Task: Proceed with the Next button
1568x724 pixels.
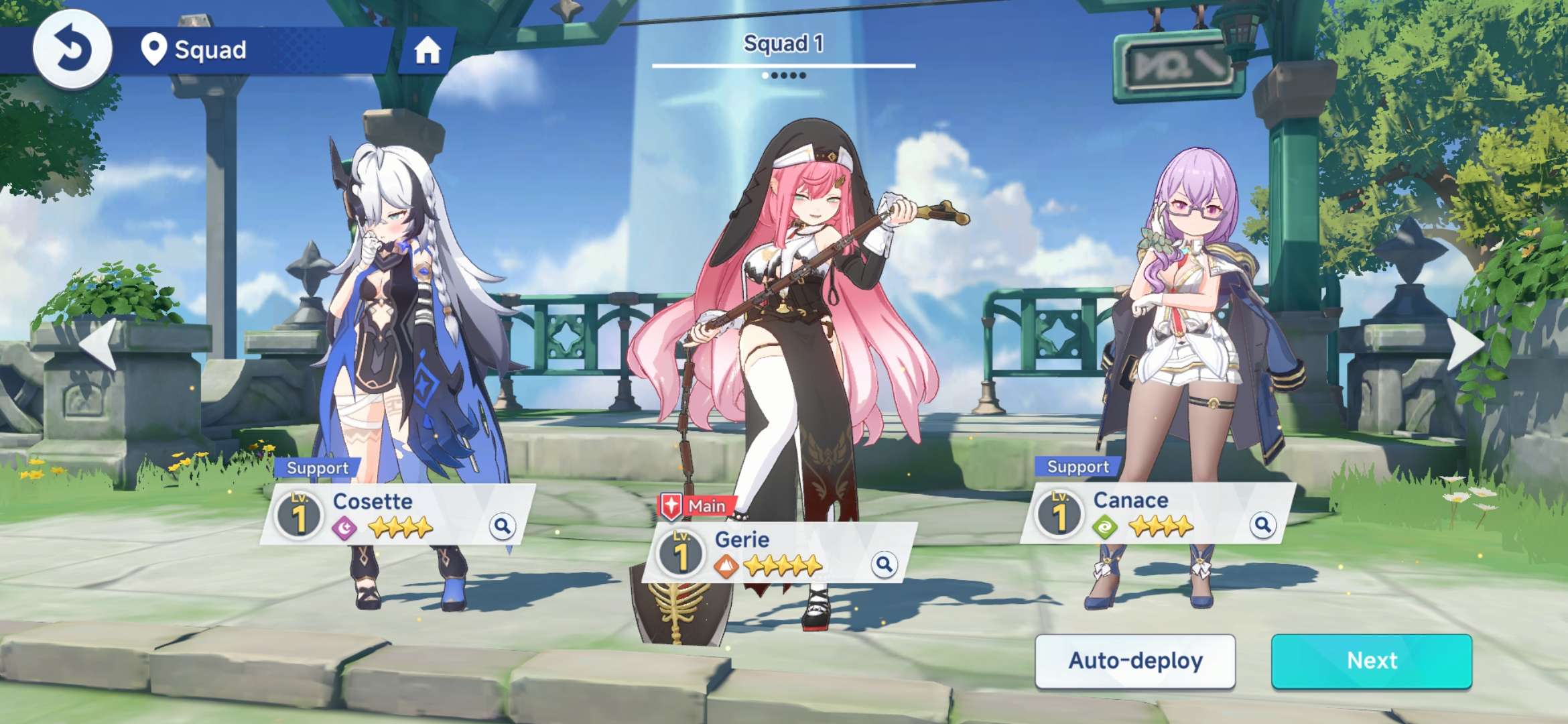Action: click(x=1372, y=661)
